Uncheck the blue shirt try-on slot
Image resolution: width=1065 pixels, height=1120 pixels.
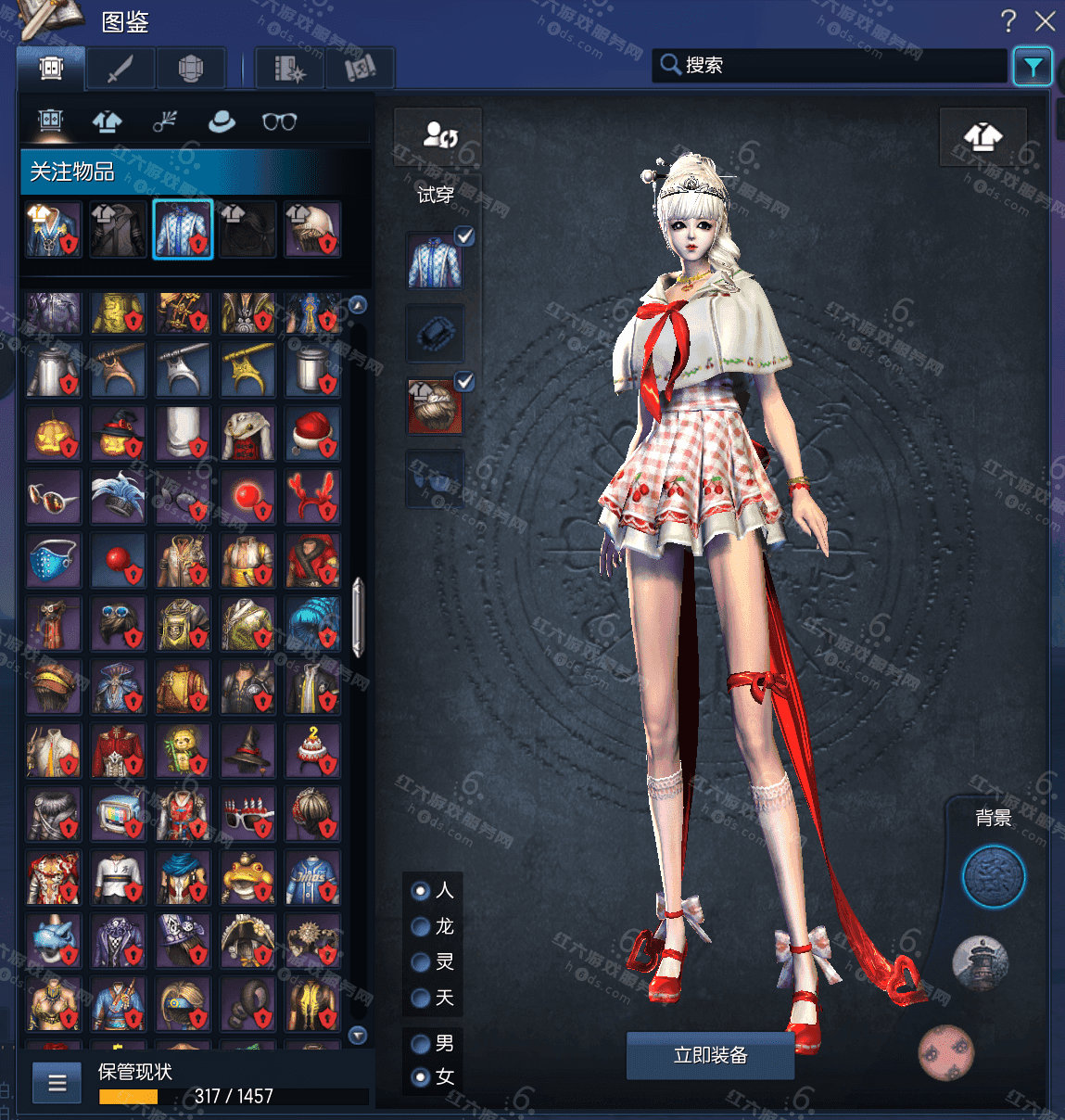click(x=464, y=236)
